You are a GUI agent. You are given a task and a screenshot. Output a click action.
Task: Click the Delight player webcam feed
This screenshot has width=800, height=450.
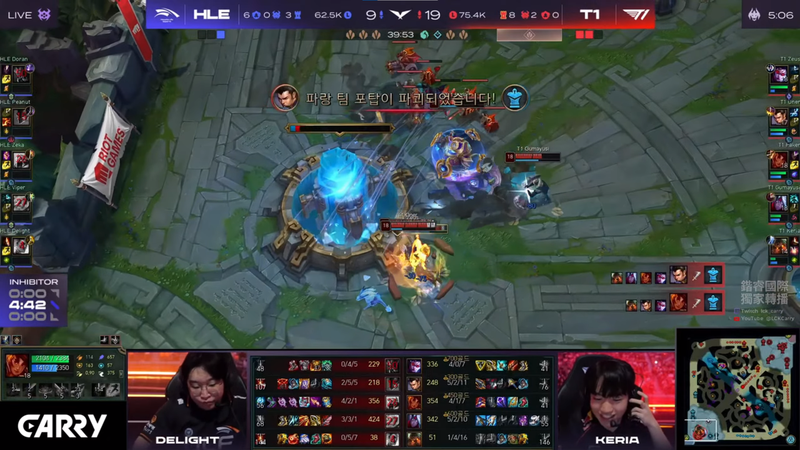pos(187,399)
